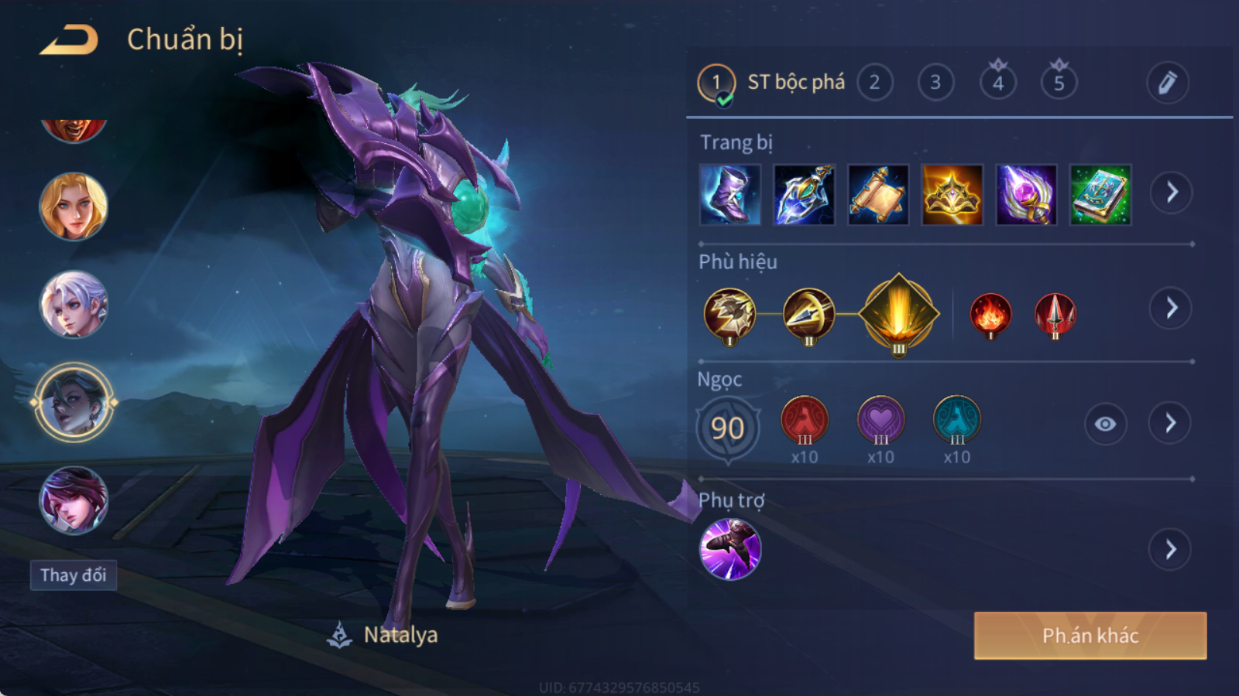Go back using the return arrow
The height and width of the screenshot is (696, 1239).
[x=69, y=41]
